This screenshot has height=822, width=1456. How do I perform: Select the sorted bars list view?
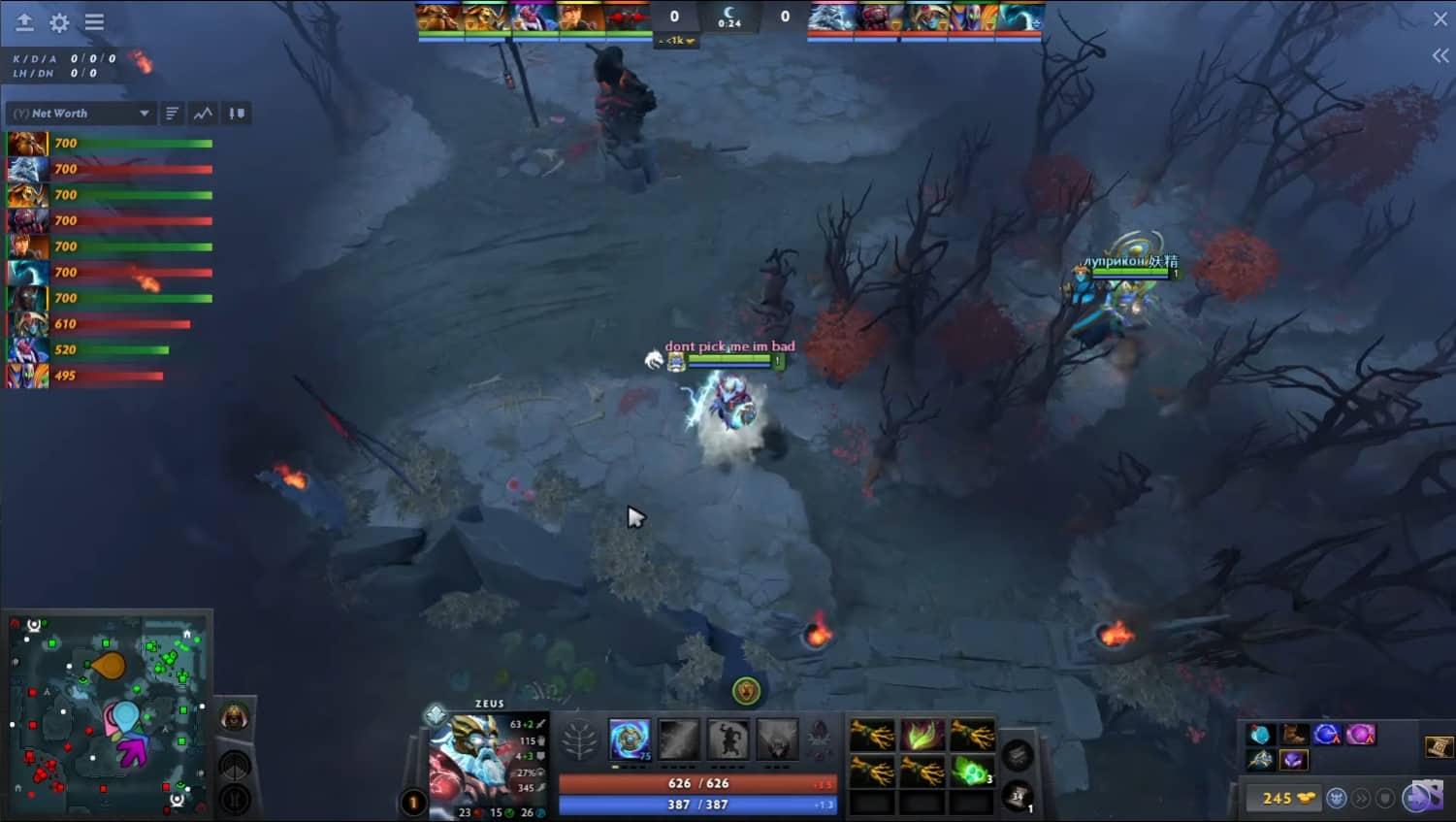tap(172, 114)
